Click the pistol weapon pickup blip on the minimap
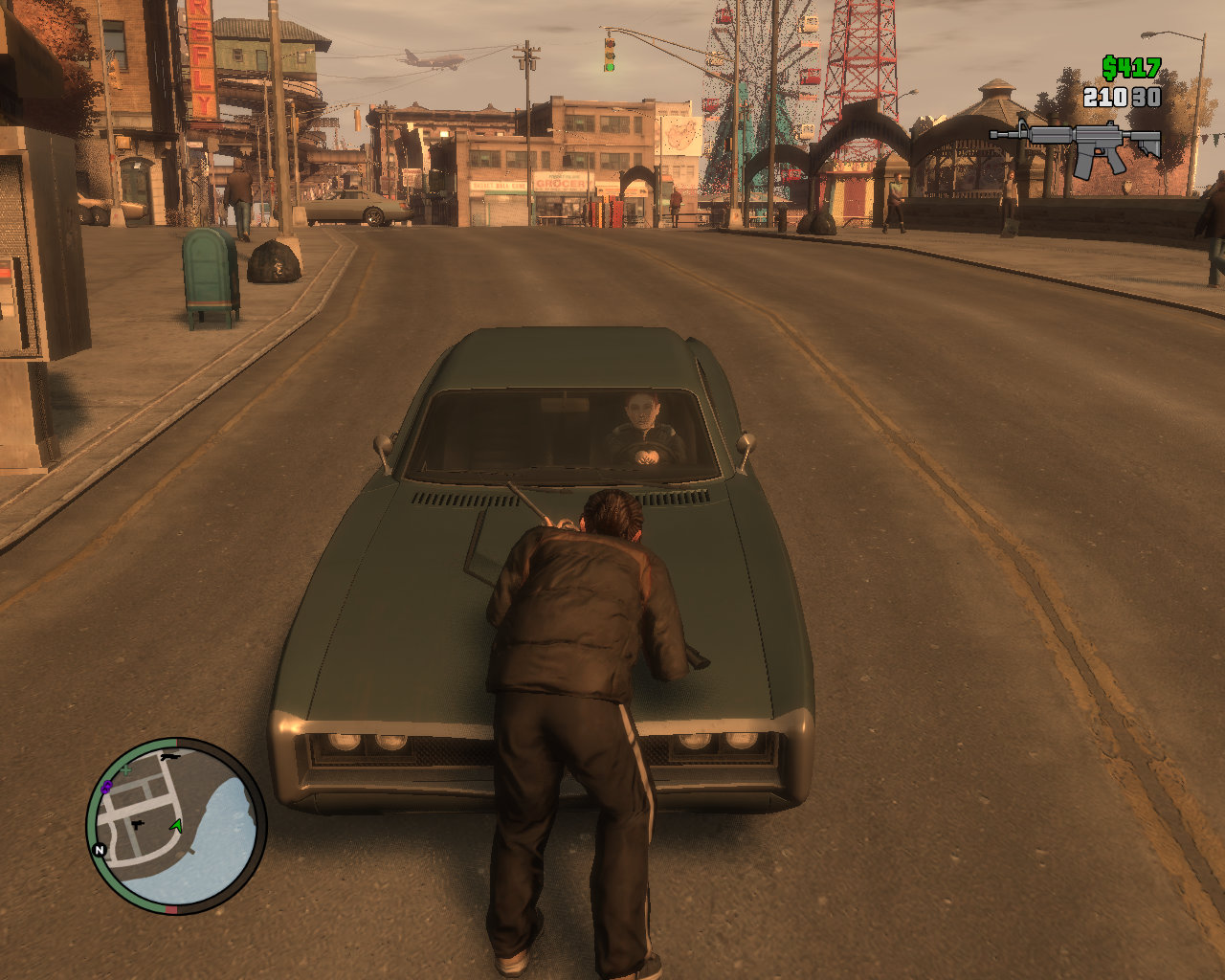The image size is (1225, 980). coord(137,825)
